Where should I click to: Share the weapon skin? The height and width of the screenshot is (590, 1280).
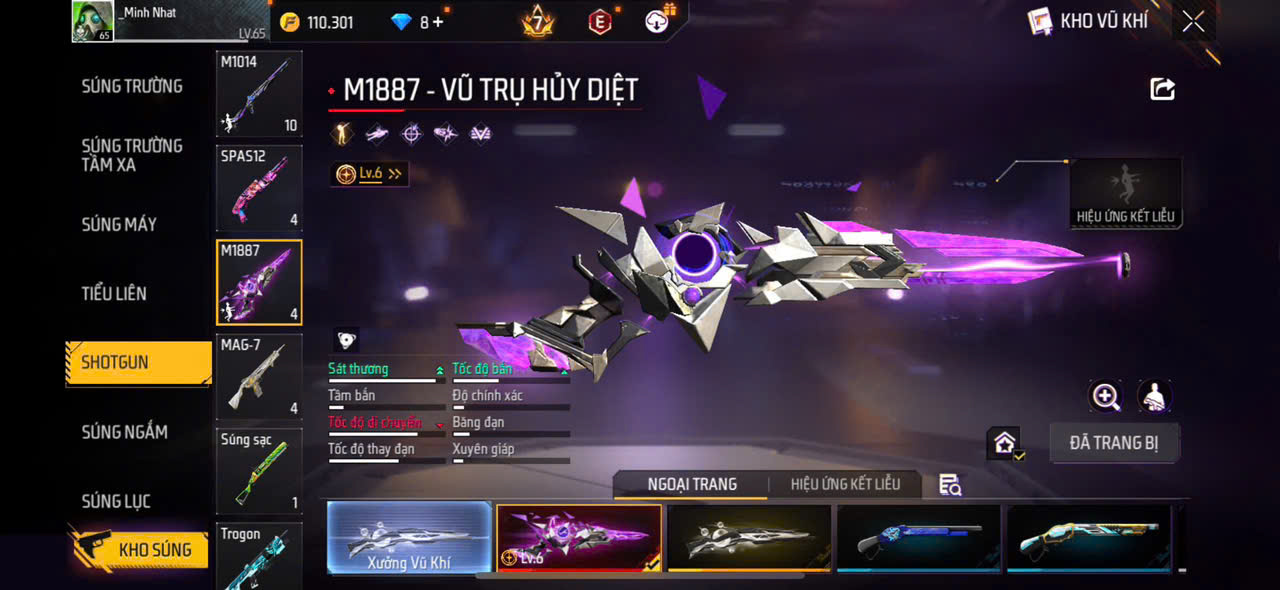coord(1162,90)
